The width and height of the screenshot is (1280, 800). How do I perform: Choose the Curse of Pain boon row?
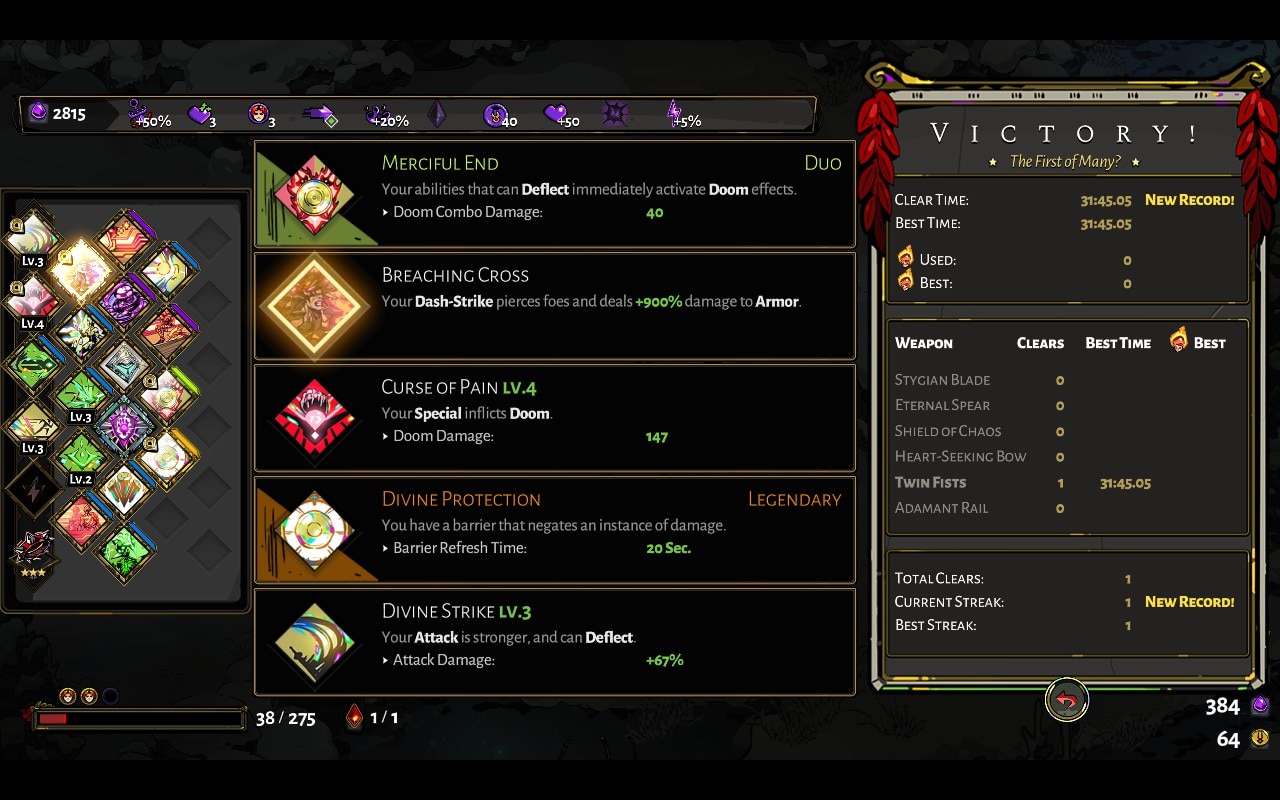click(x=555, y=417)
